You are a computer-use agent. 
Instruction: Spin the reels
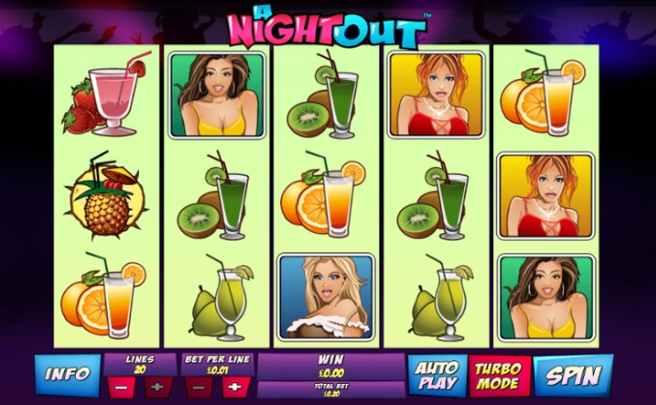click(x=573, y=376)
